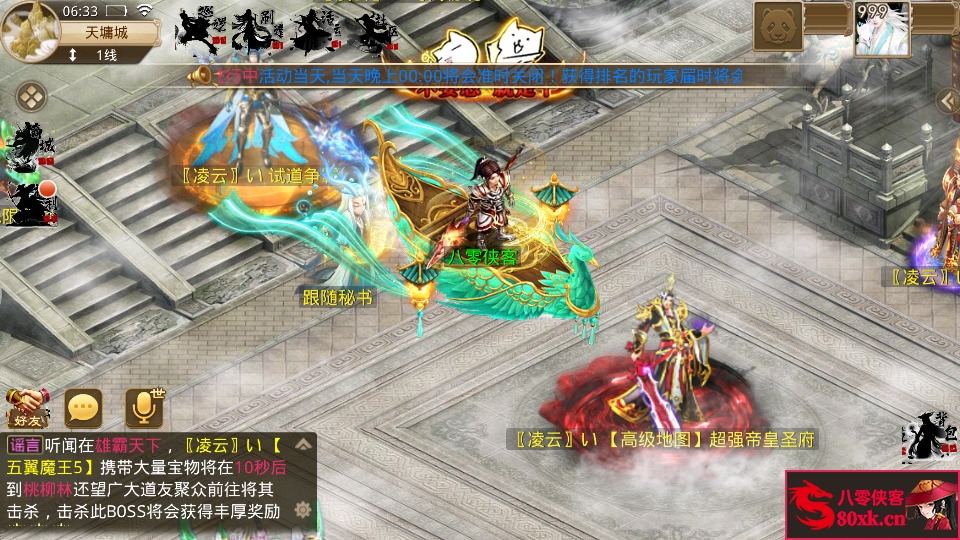Open the 好友 friends handshake icon

(x=27, y=406)
